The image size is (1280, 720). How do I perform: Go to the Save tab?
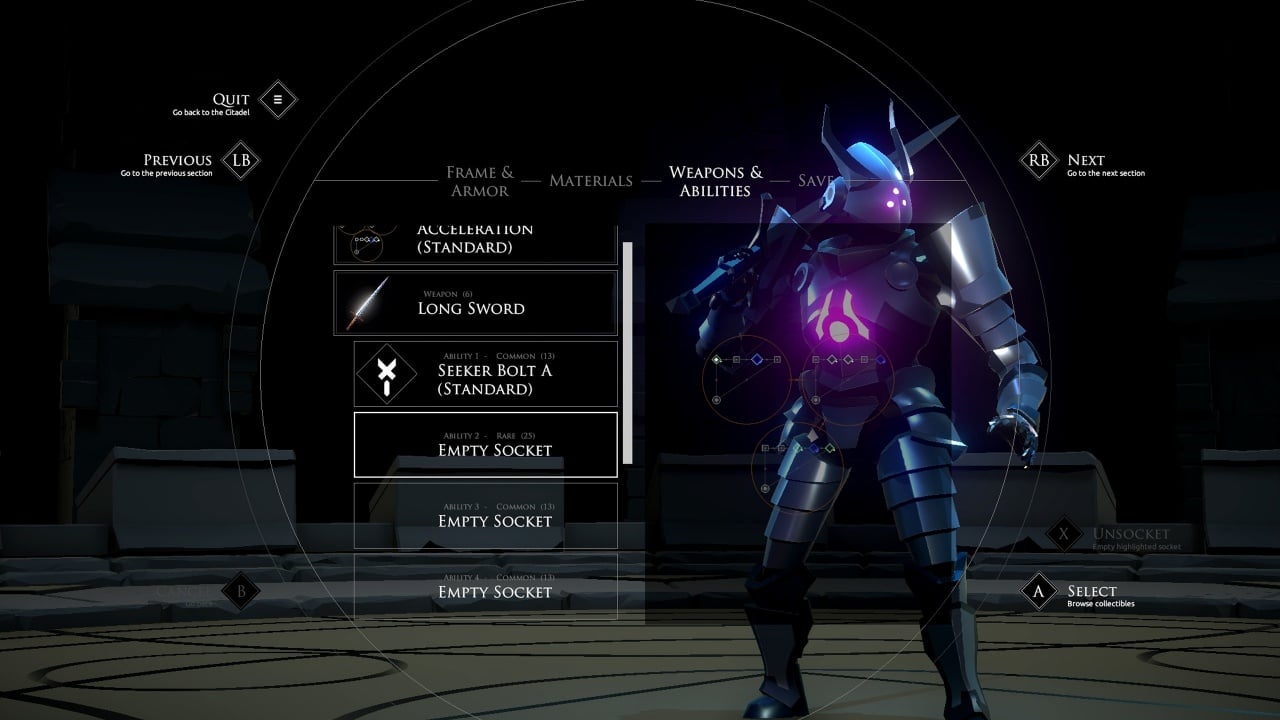pos(814,181)
